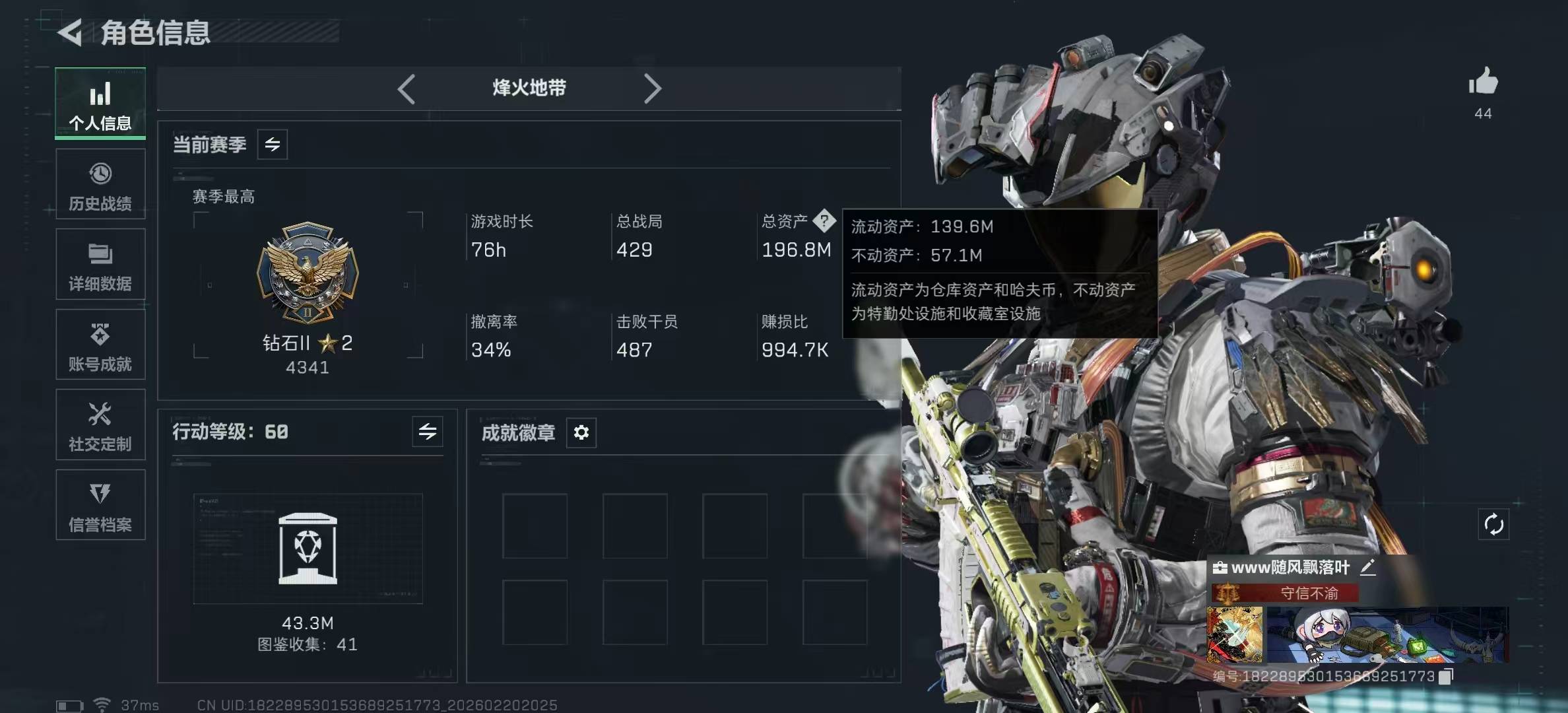Toggle season view beside 当前赛季
1568x713 pixels.
pyautogui.click(x=273, y=145)
